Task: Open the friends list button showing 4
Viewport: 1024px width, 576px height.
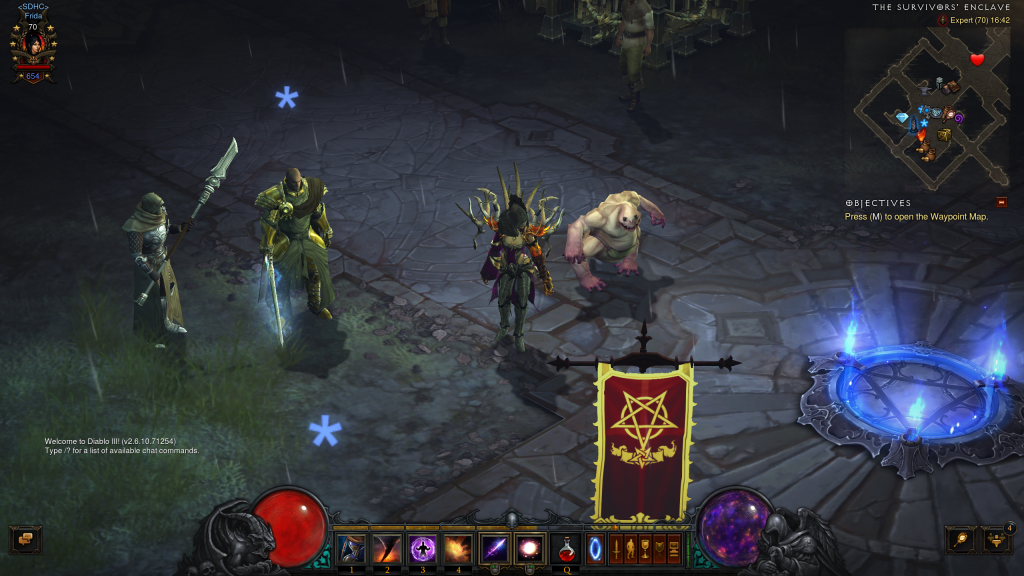Action: click(x=995, y=540)
